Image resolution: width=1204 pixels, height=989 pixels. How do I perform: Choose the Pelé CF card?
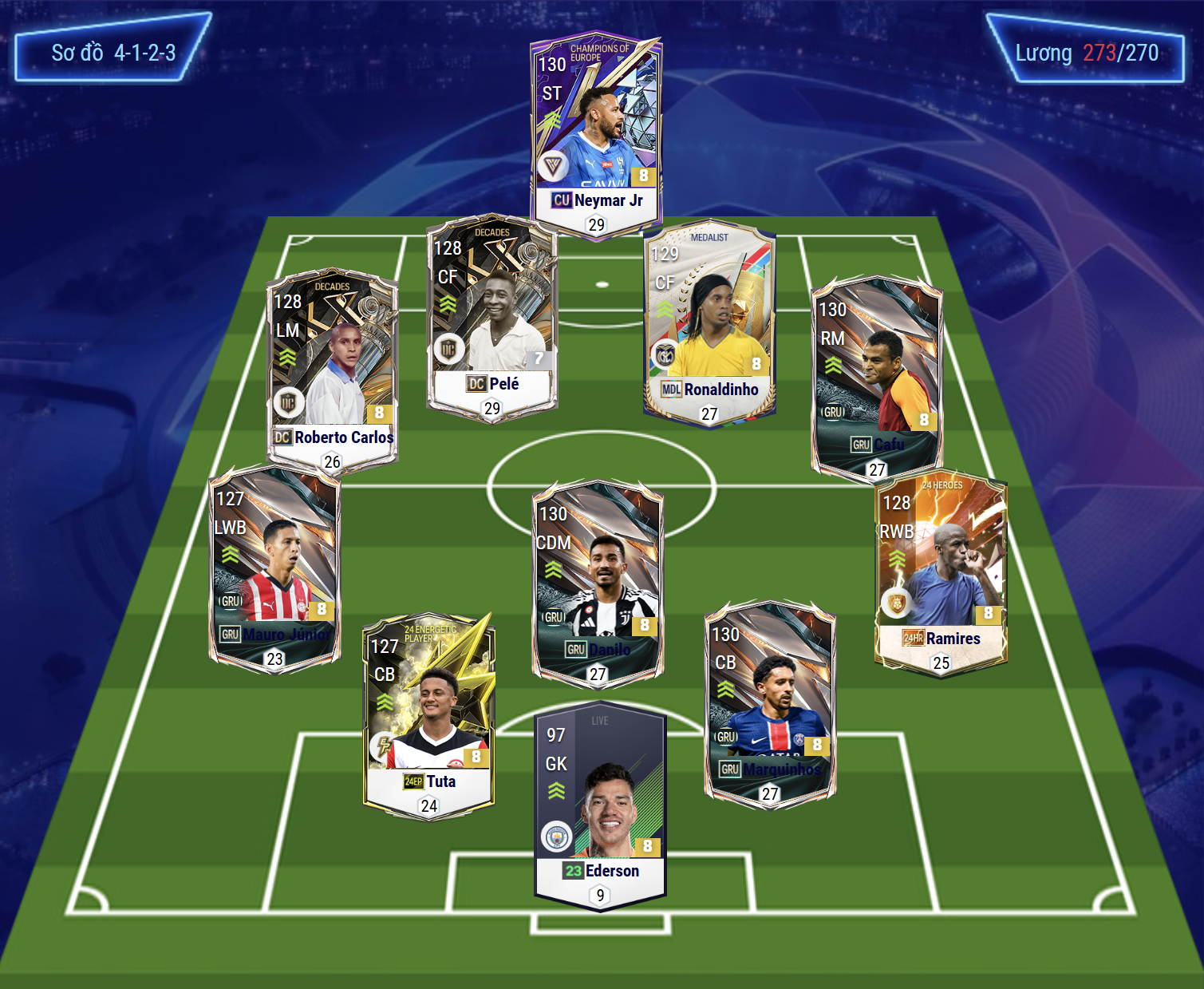point(491,315)
